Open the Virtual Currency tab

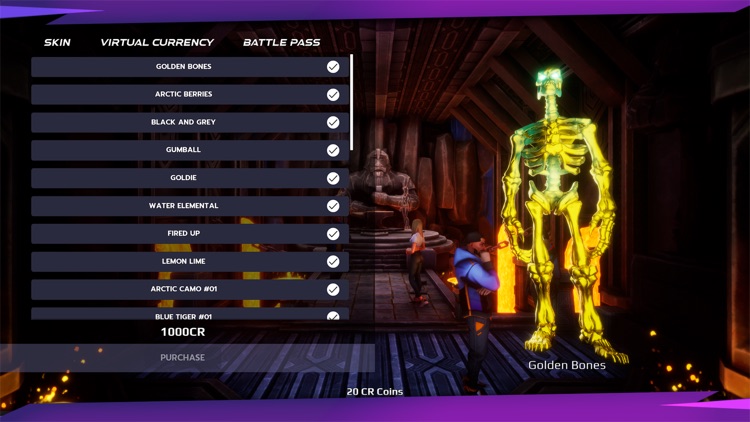coord(157,43)
